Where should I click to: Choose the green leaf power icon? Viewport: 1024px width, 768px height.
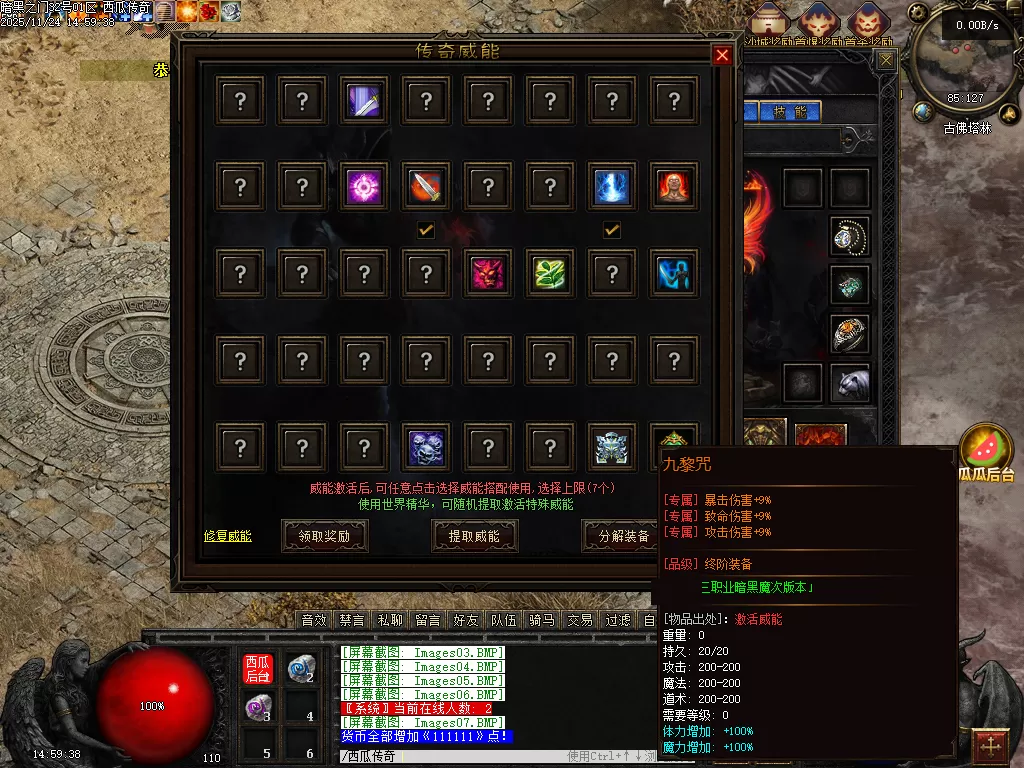point(550,273)
